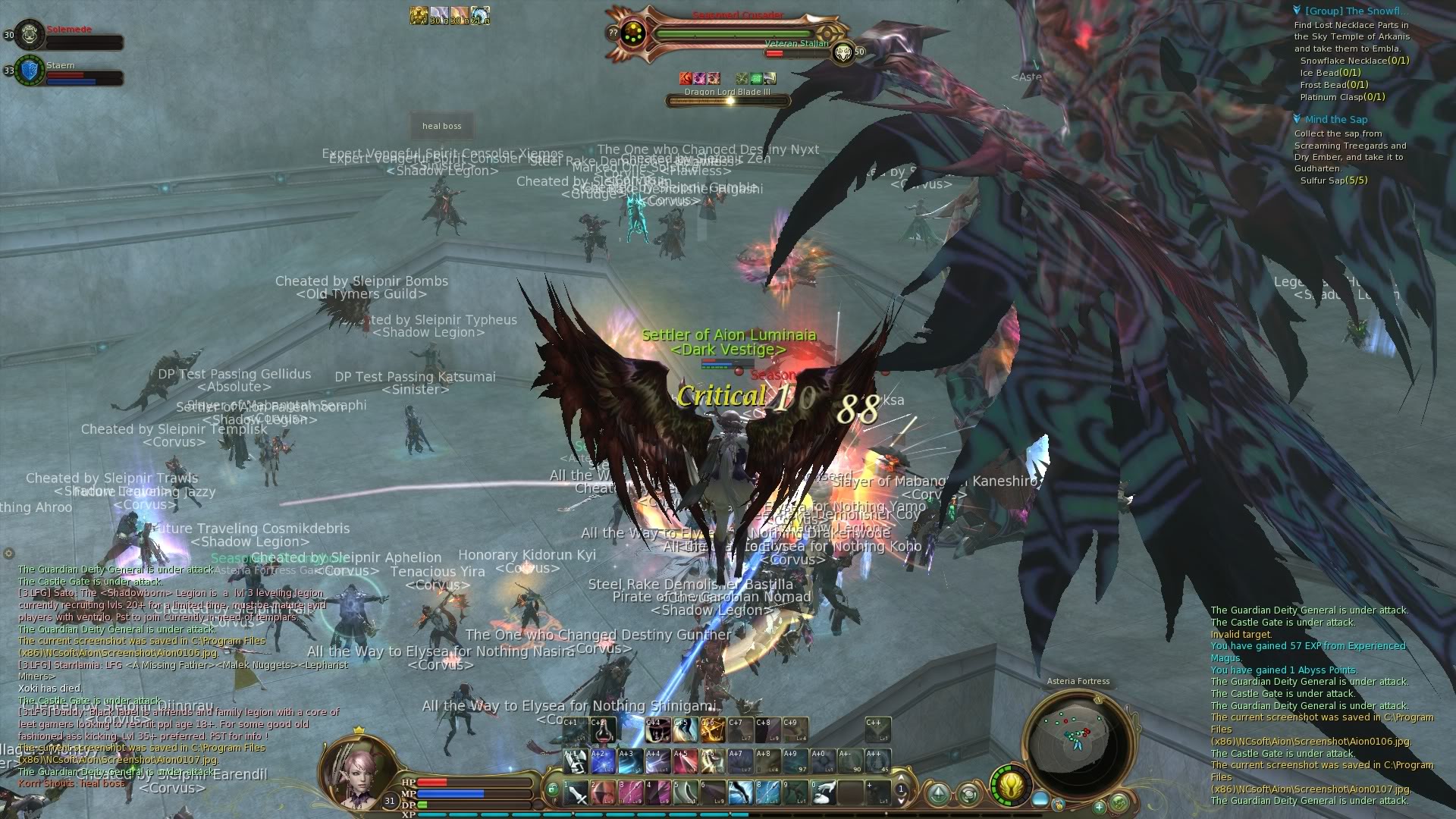Viewport: 1456px width, 819px height.
Task: Dismiss the red buff icon below the target frame
Action: click(x=686, y=77)
